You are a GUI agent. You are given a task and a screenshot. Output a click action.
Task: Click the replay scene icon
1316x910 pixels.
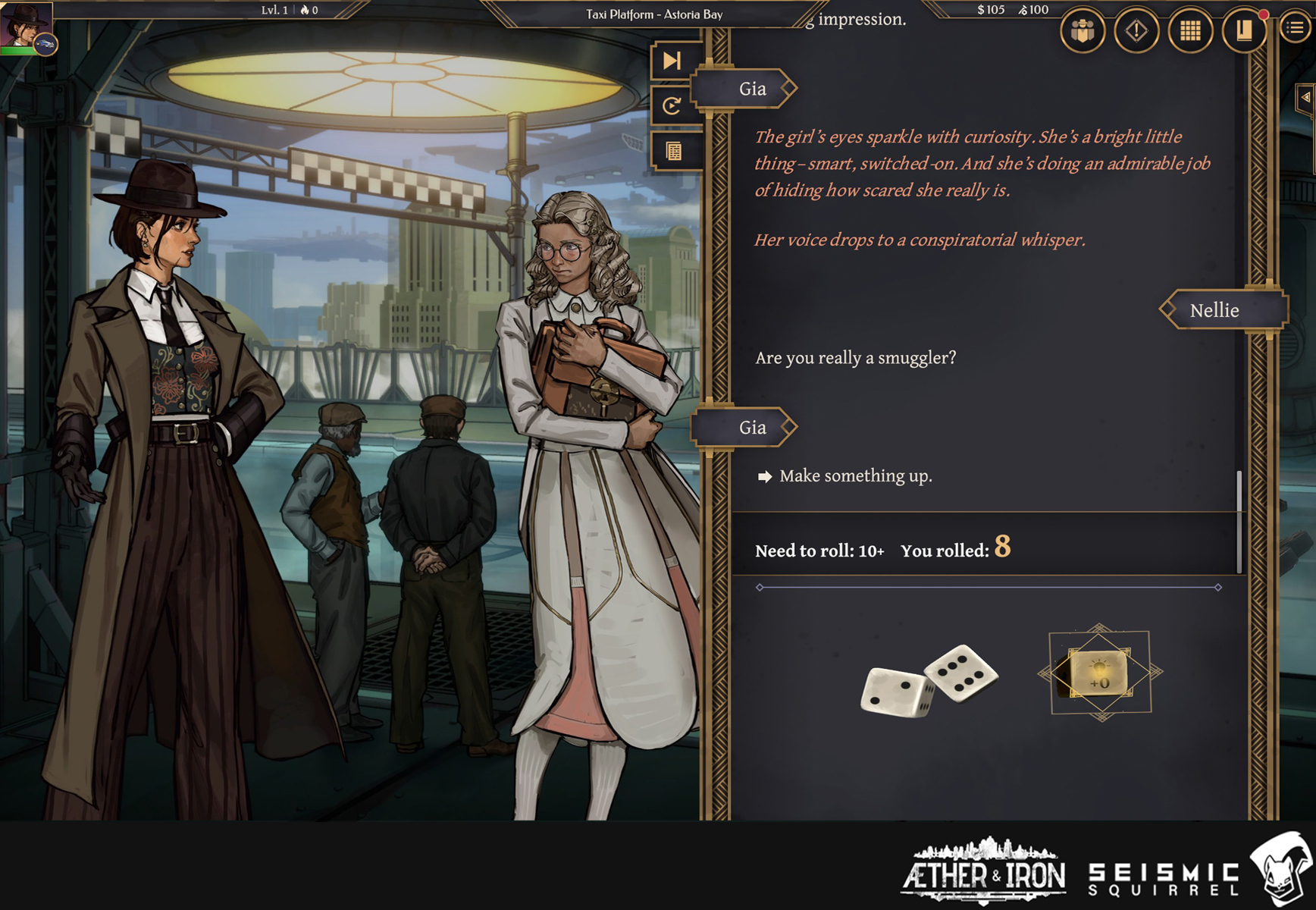click(670, 105)
